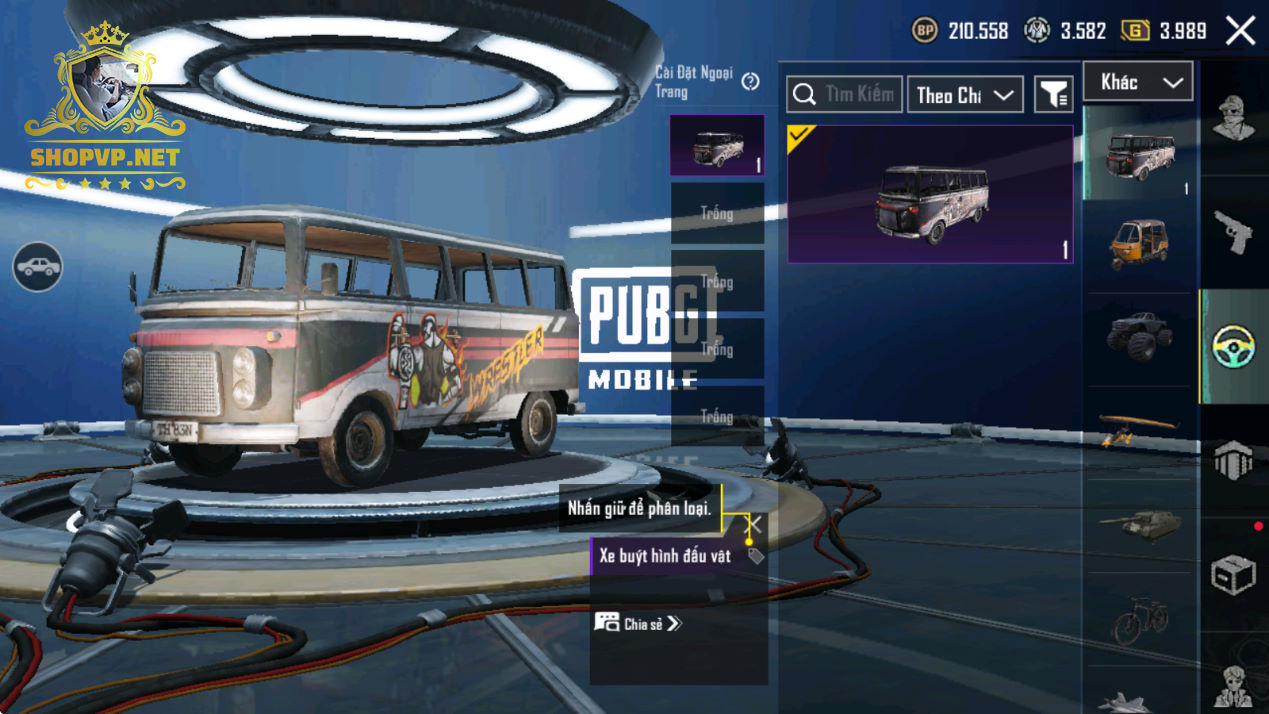1269x714 pixels.
Task: Click the "Tìm Kiếm" search box
Action: tap(844, 95)
